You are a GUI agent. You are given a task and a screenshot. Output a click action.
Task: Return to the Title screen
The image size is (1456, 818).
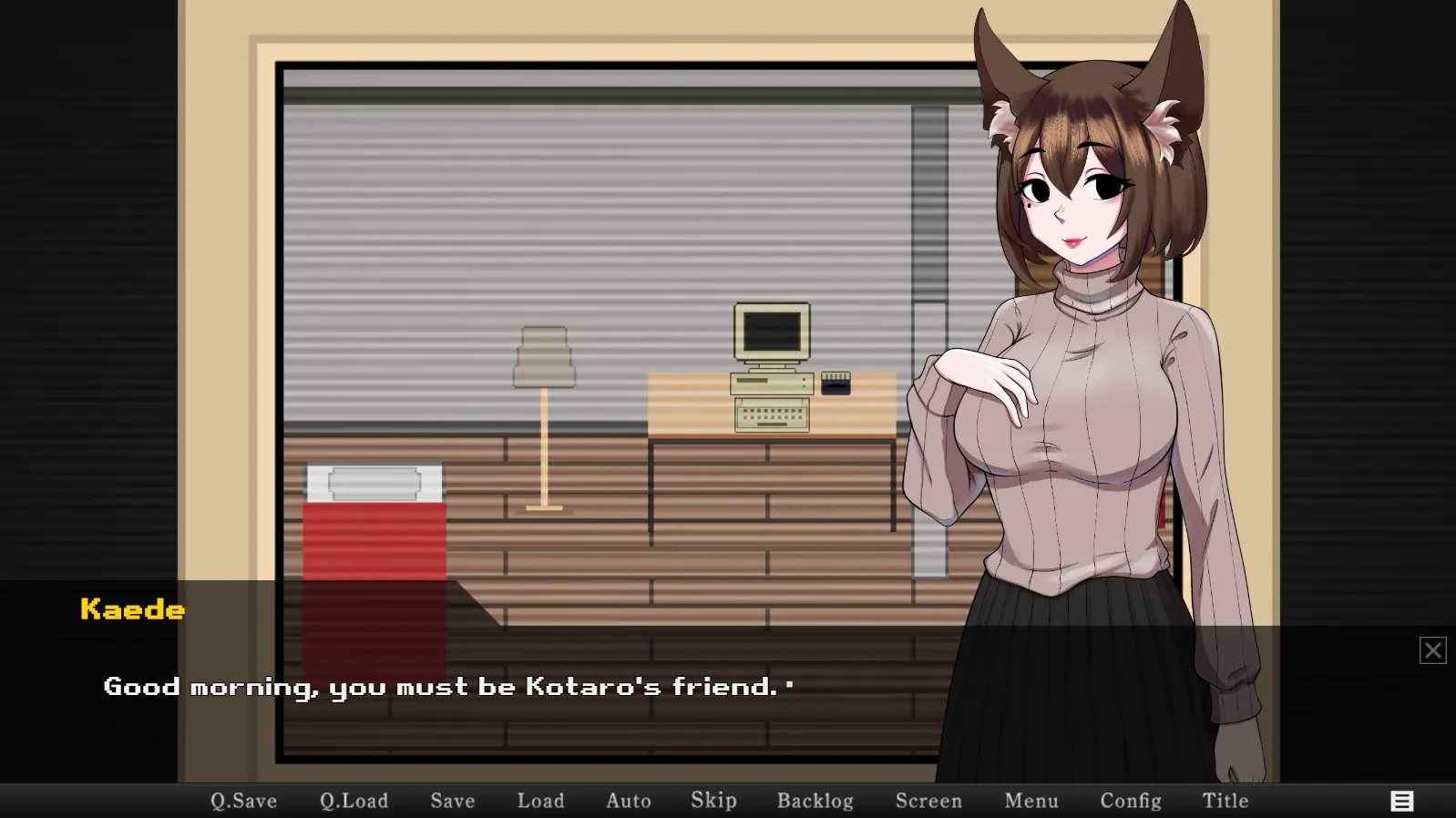[x=1225, y=801]
